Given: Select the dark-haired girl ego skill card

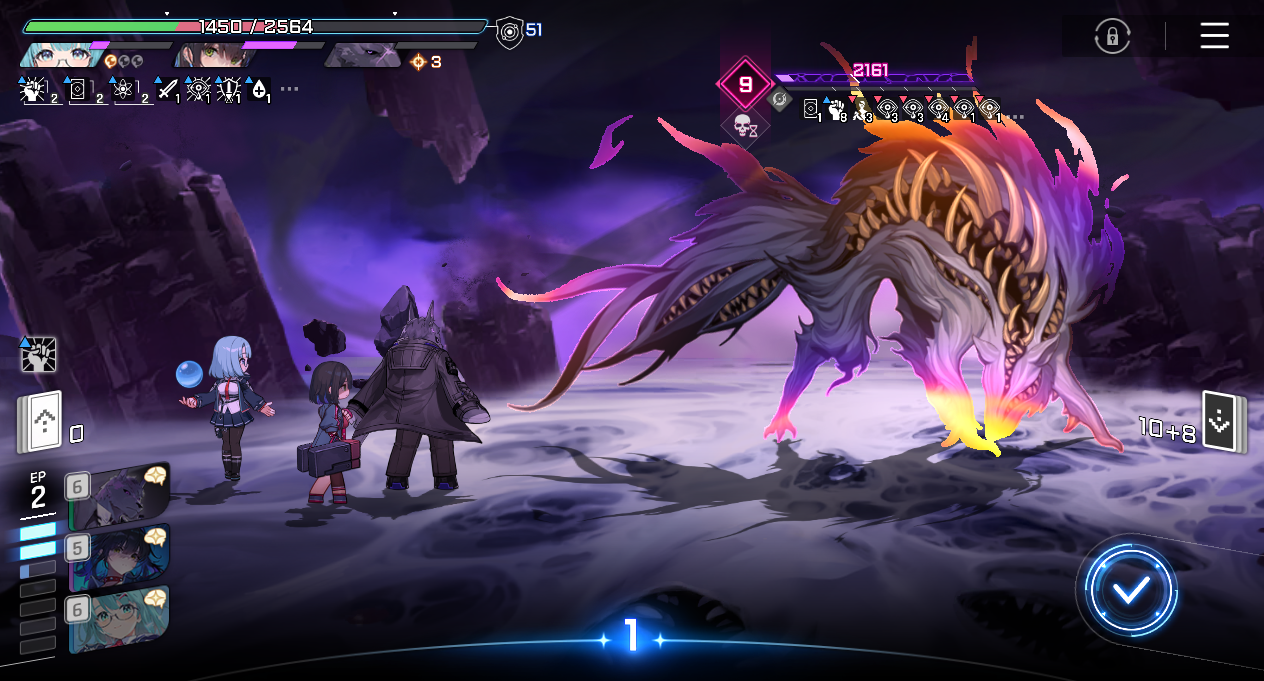Looking at the screenshot, I should click(x=120, y=558).
